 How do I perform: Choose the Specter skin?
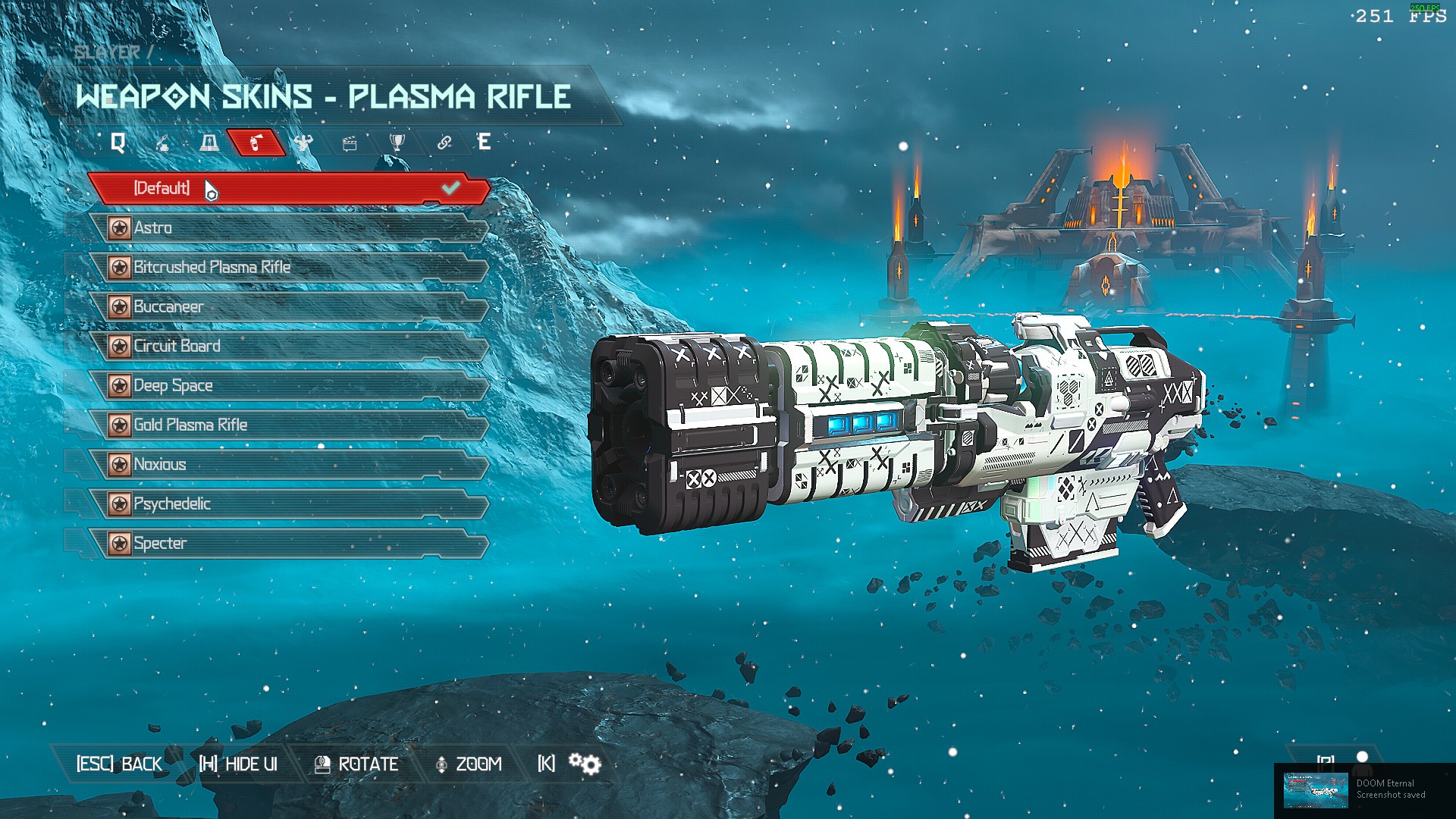point(288,543)
